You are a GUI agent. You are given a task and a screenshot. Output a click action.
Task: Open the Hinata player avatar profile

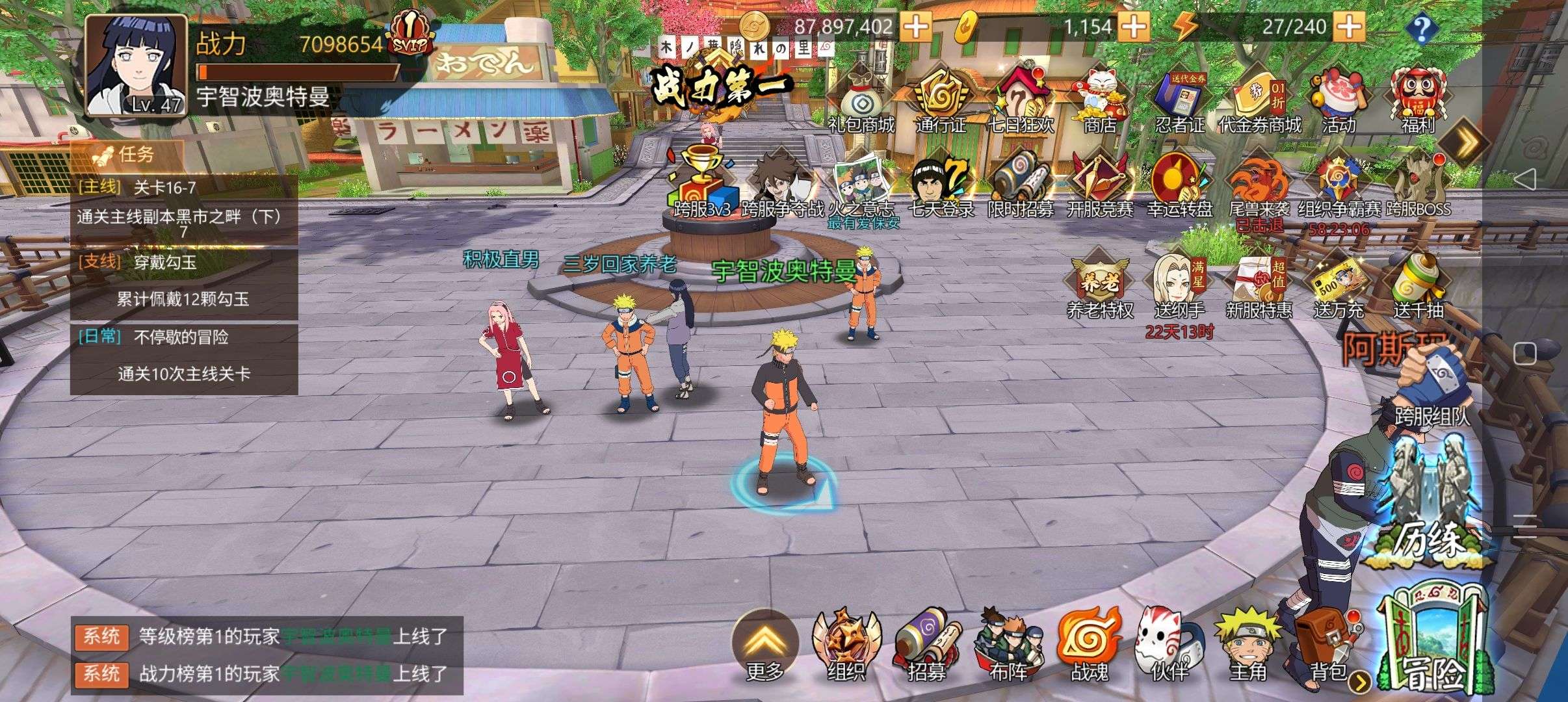tap(137, 65)
